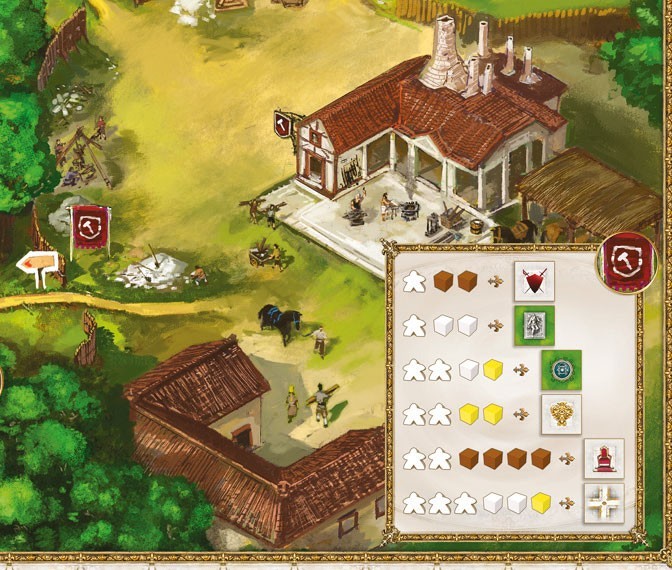Viewport: 672px width, 570px height.
Task: Select the shield with crossed swords tile
Action: click(x=534, y=282)
